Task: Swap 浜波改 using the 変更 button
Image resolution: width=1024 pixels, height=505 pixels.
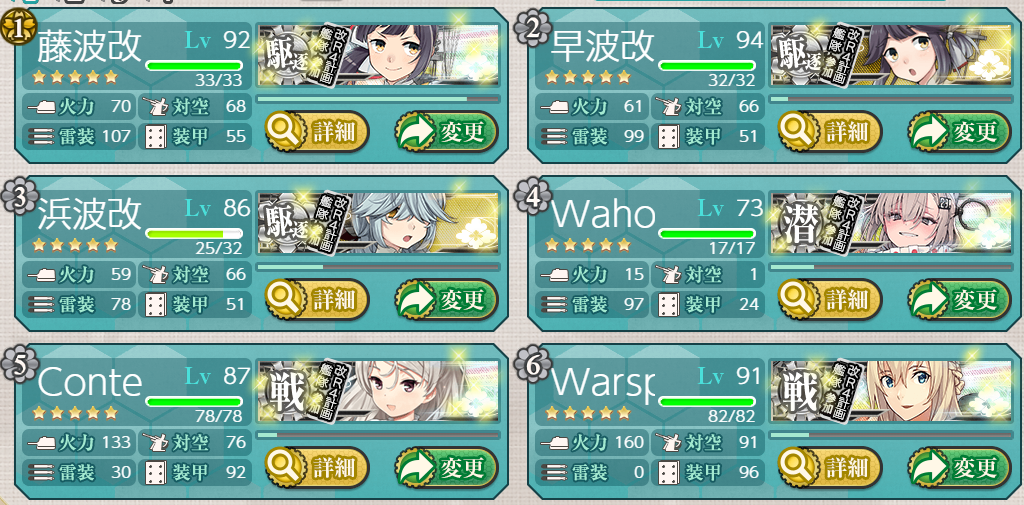Action: pyautogui.click(x=446, y=298)
